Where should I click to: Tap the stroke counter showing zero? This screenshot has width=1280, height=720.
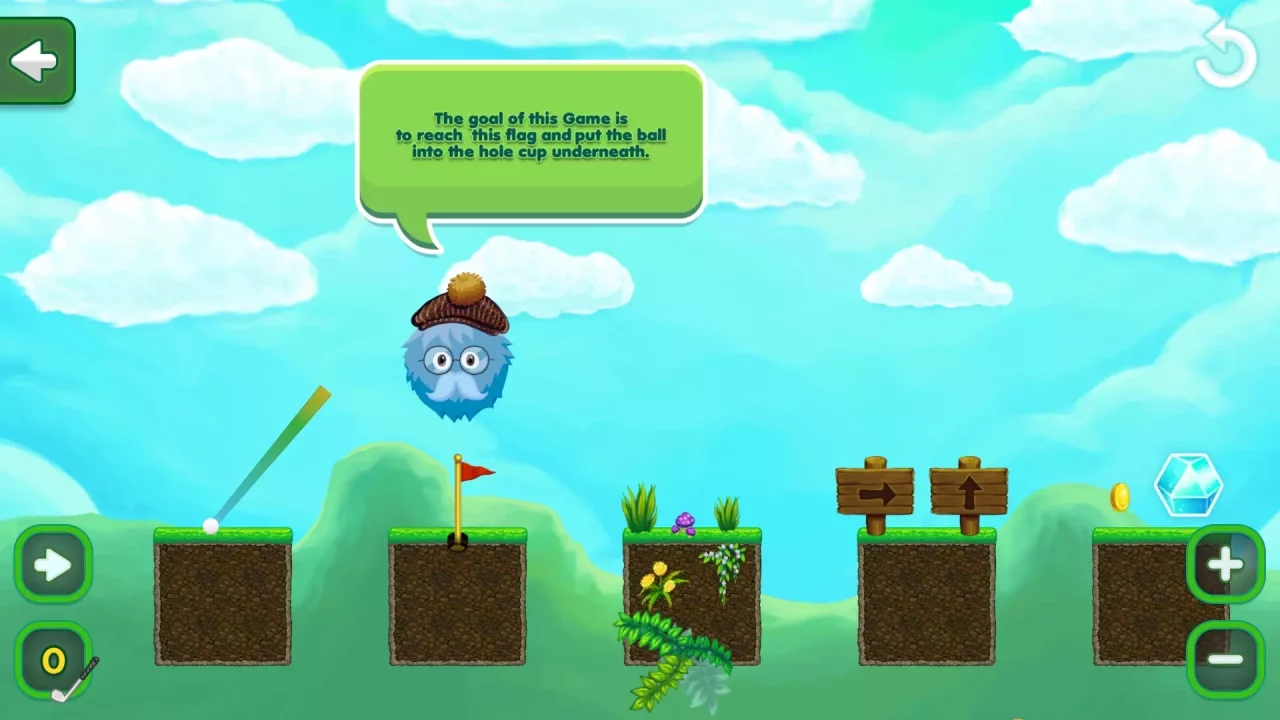pos(54,659)
